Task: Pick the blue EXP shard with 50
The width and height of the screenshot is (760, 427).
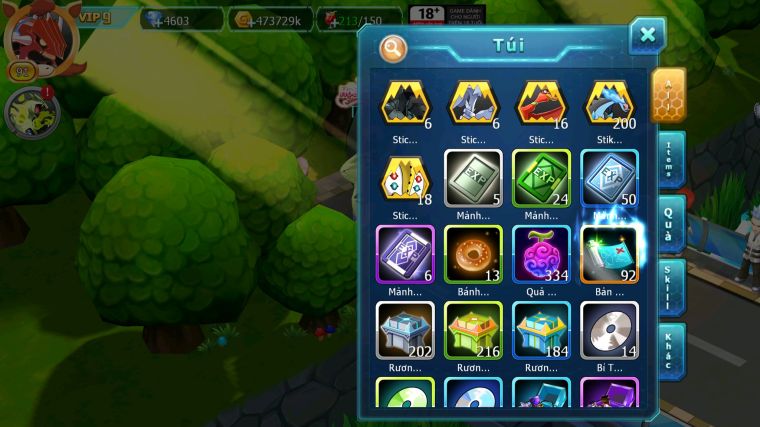Action: [x=609, y=178]
